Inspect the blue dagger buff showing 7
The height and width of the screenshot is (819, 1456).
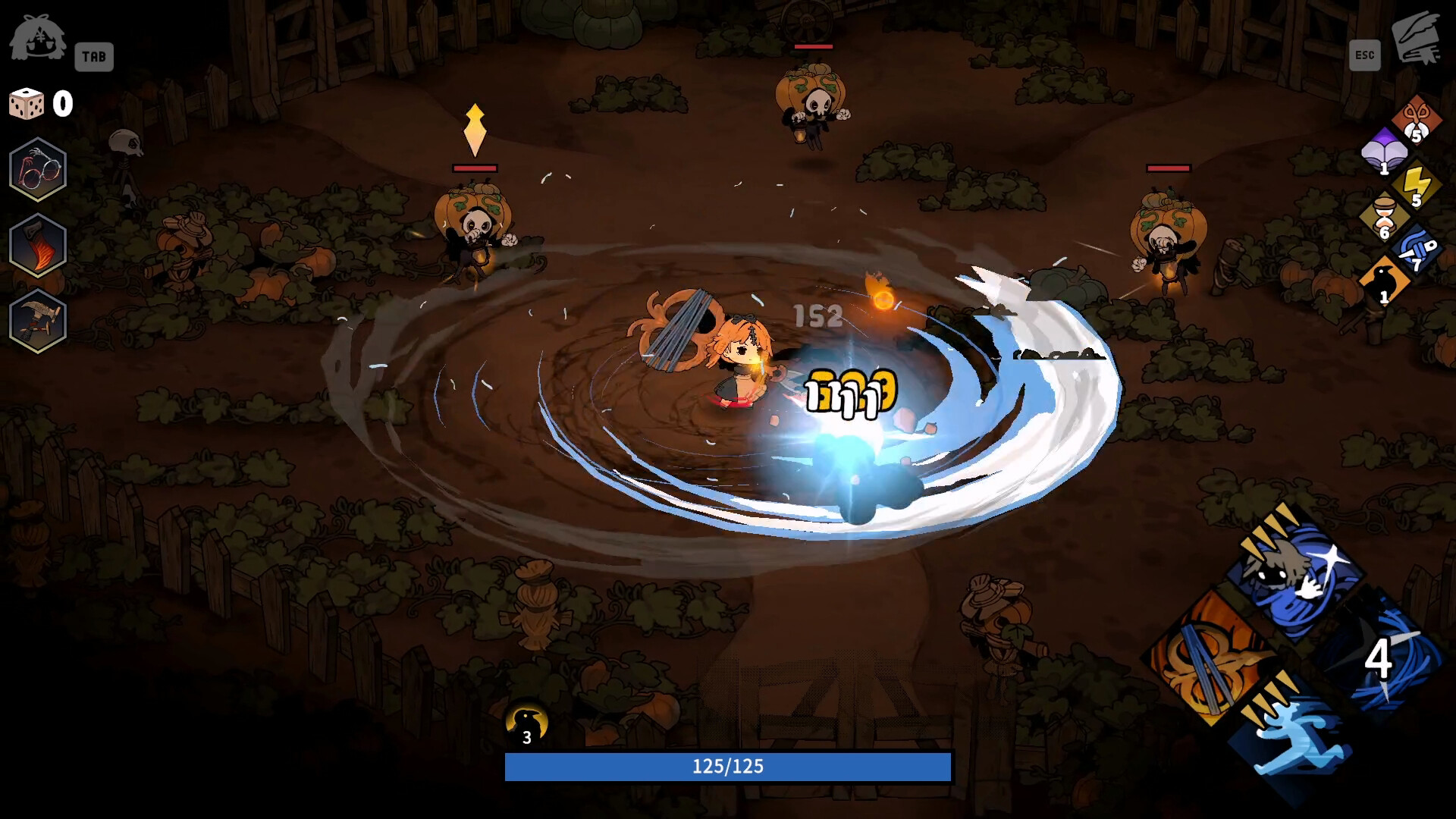1417,252
